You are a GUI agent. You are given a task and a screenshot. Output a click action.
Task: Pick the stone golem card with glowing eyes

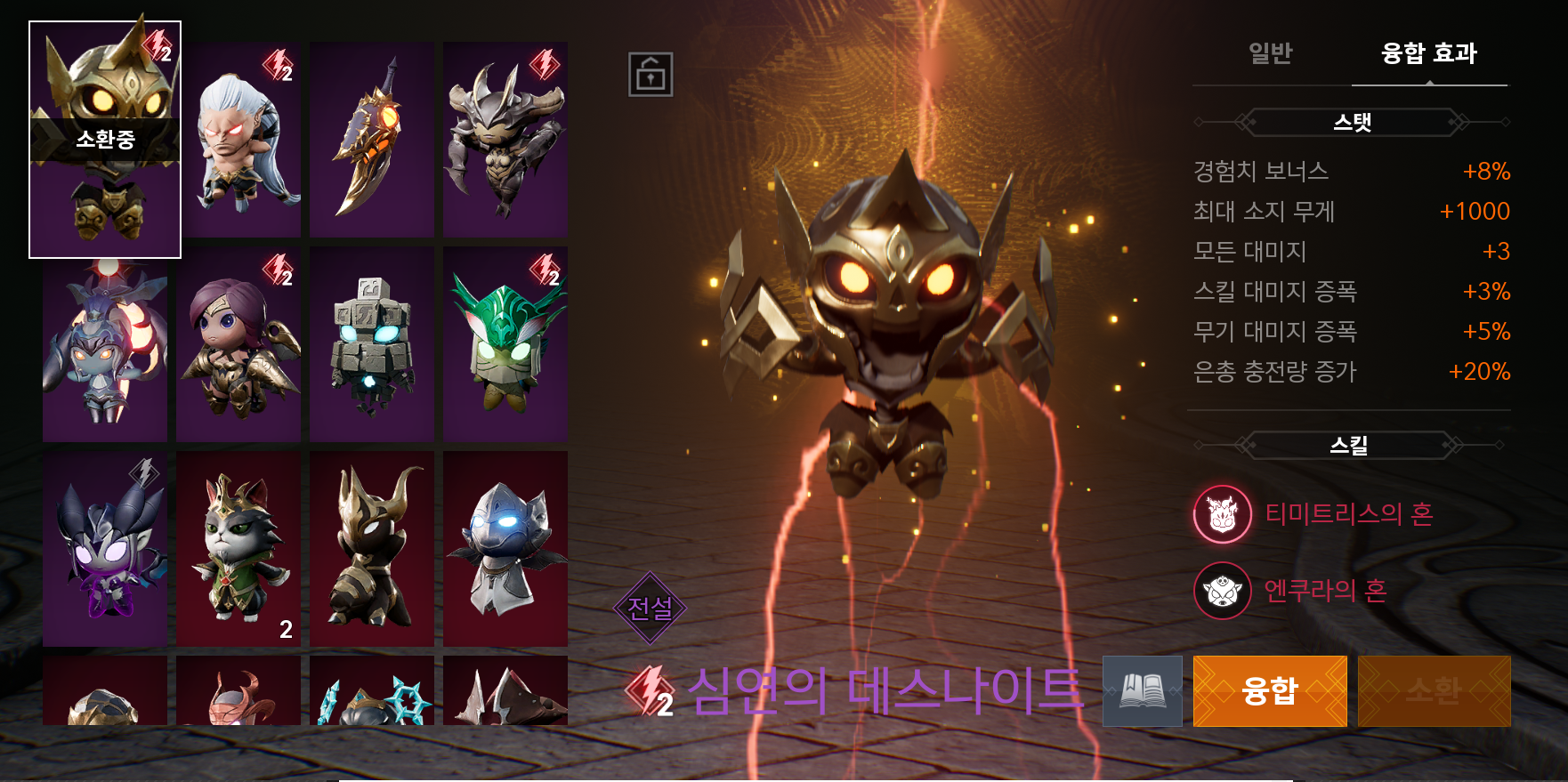coord(372,344)
